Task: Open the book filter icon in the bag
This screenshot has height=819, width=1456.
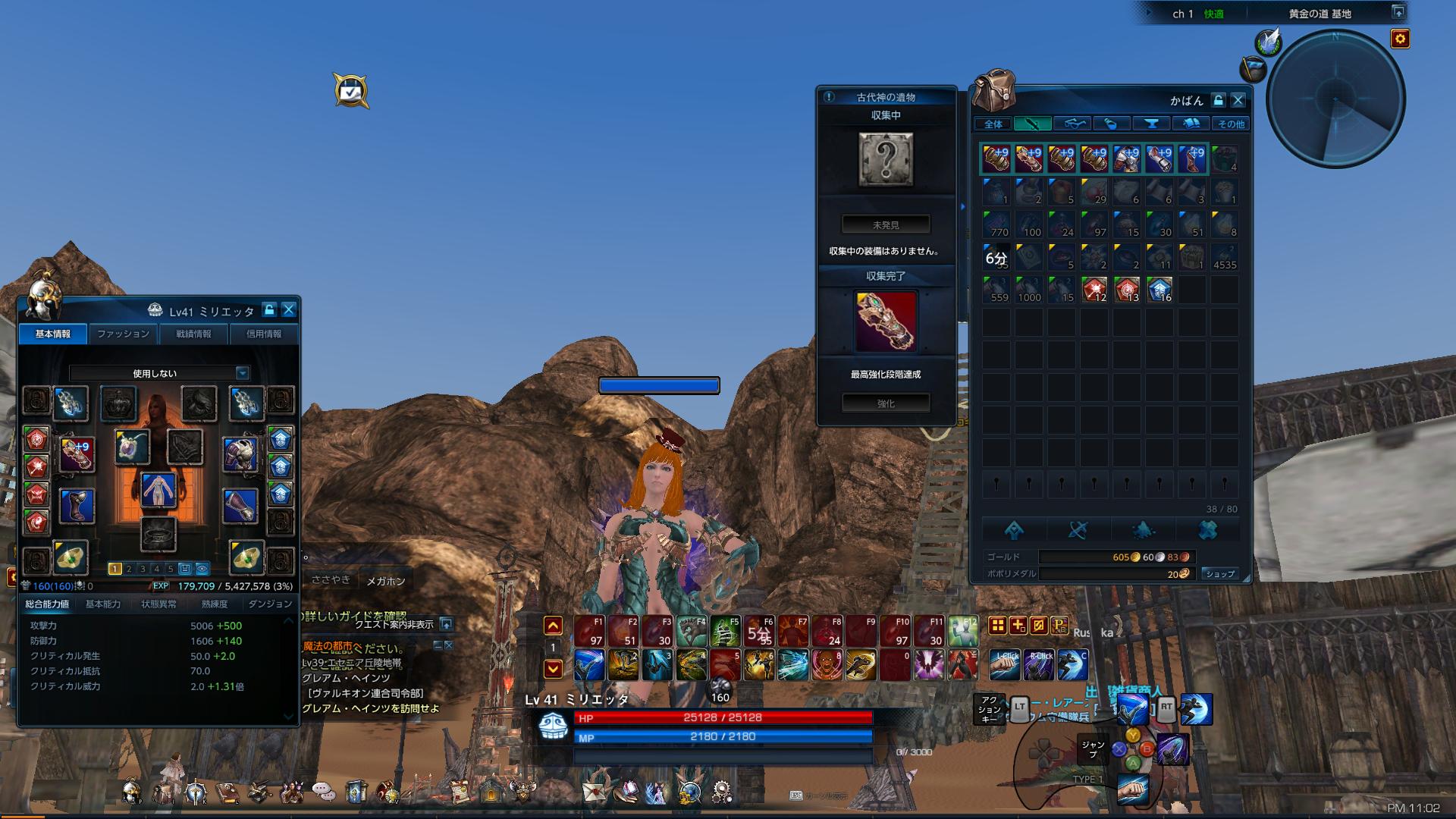Action: tap(1192, 124)
